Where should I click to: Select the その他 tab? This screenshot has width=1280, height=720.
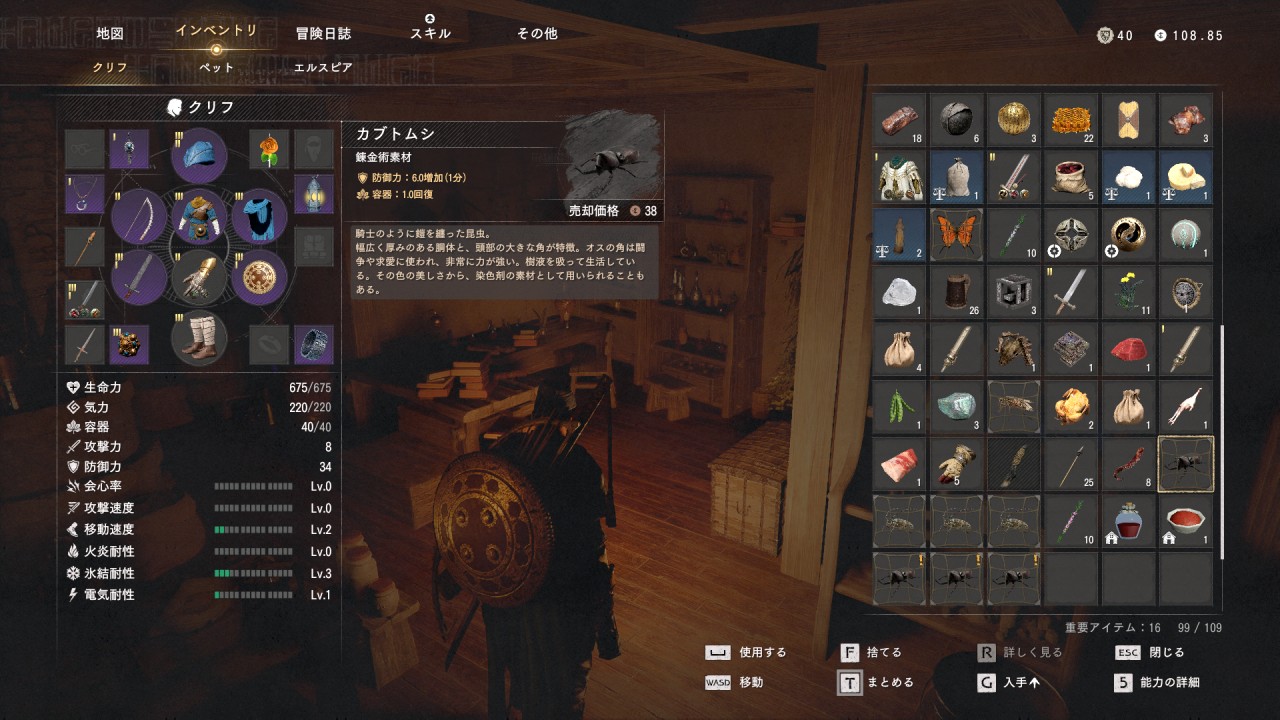537,33
